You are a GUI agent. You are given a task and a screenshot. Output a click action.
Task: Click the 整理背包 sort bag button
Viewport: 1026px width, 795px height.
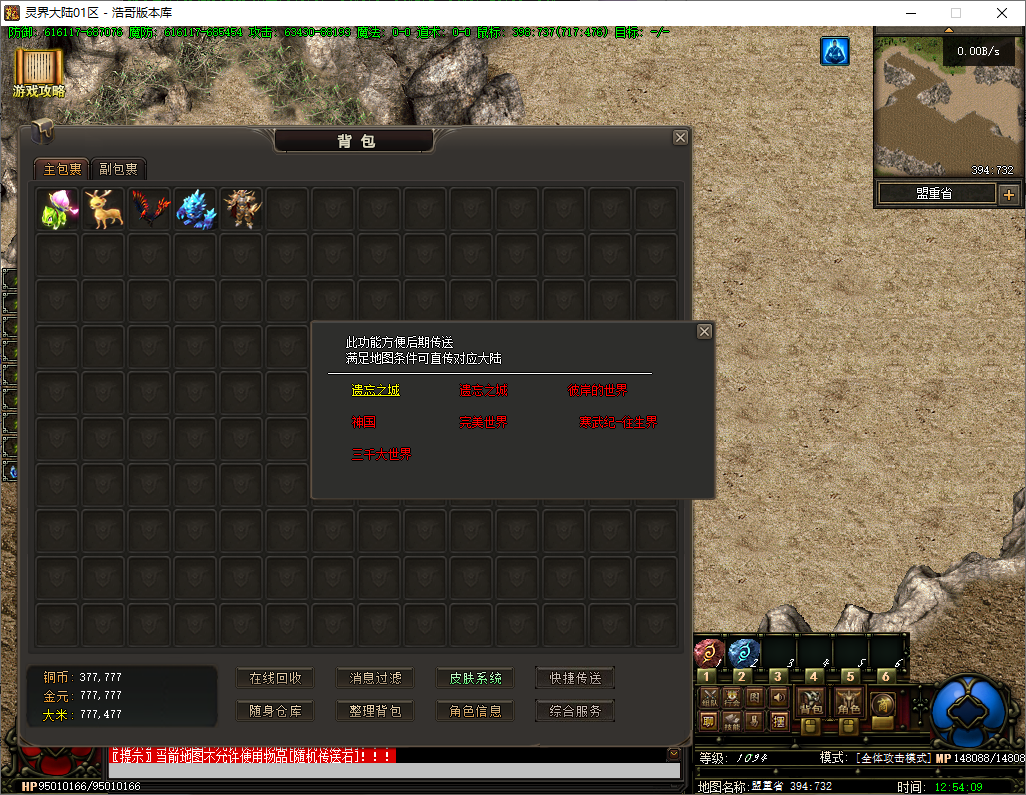pyautogui.click(x=375, y=711)
